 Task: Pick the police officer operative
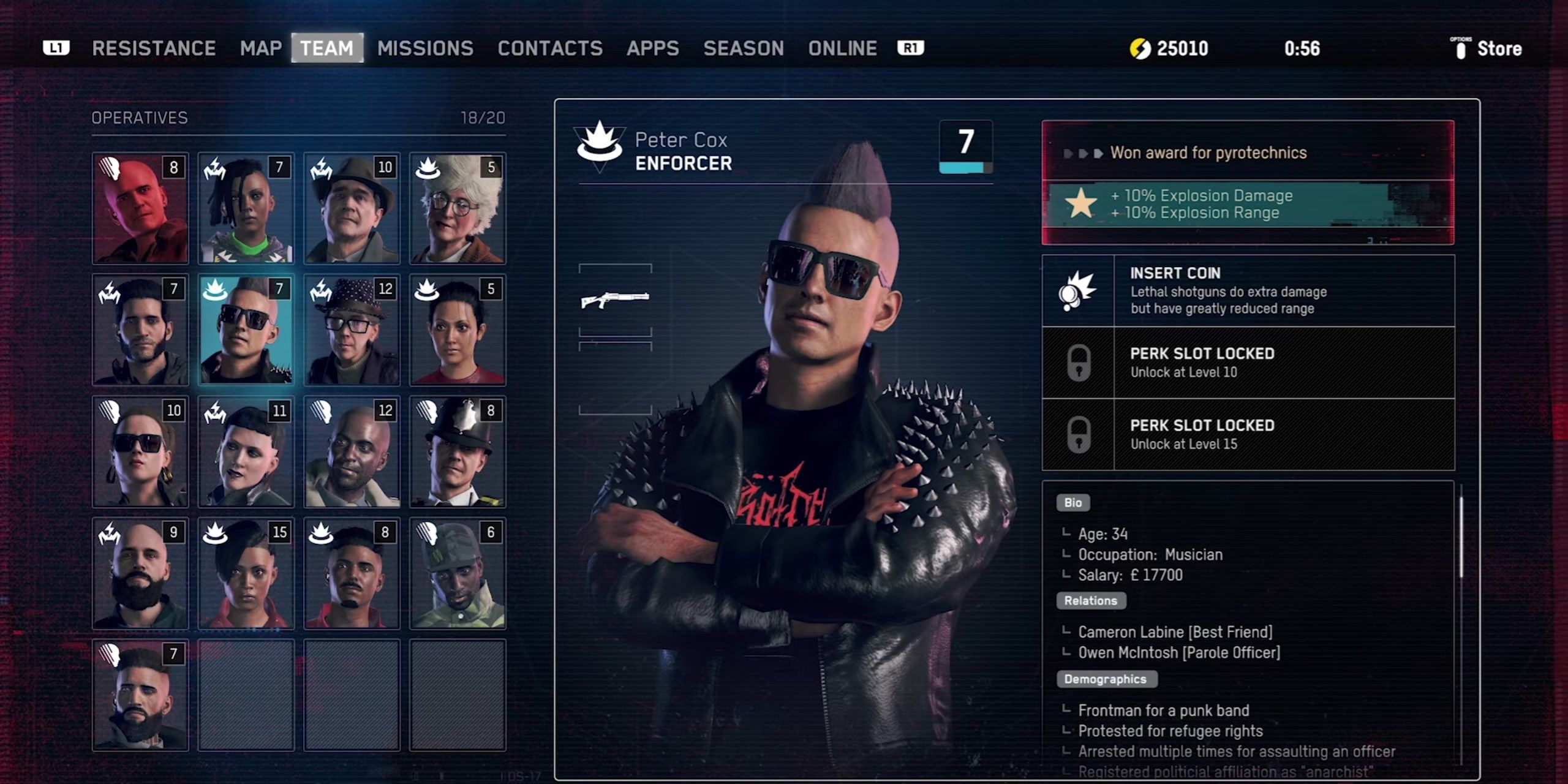[x=458, y=451]
